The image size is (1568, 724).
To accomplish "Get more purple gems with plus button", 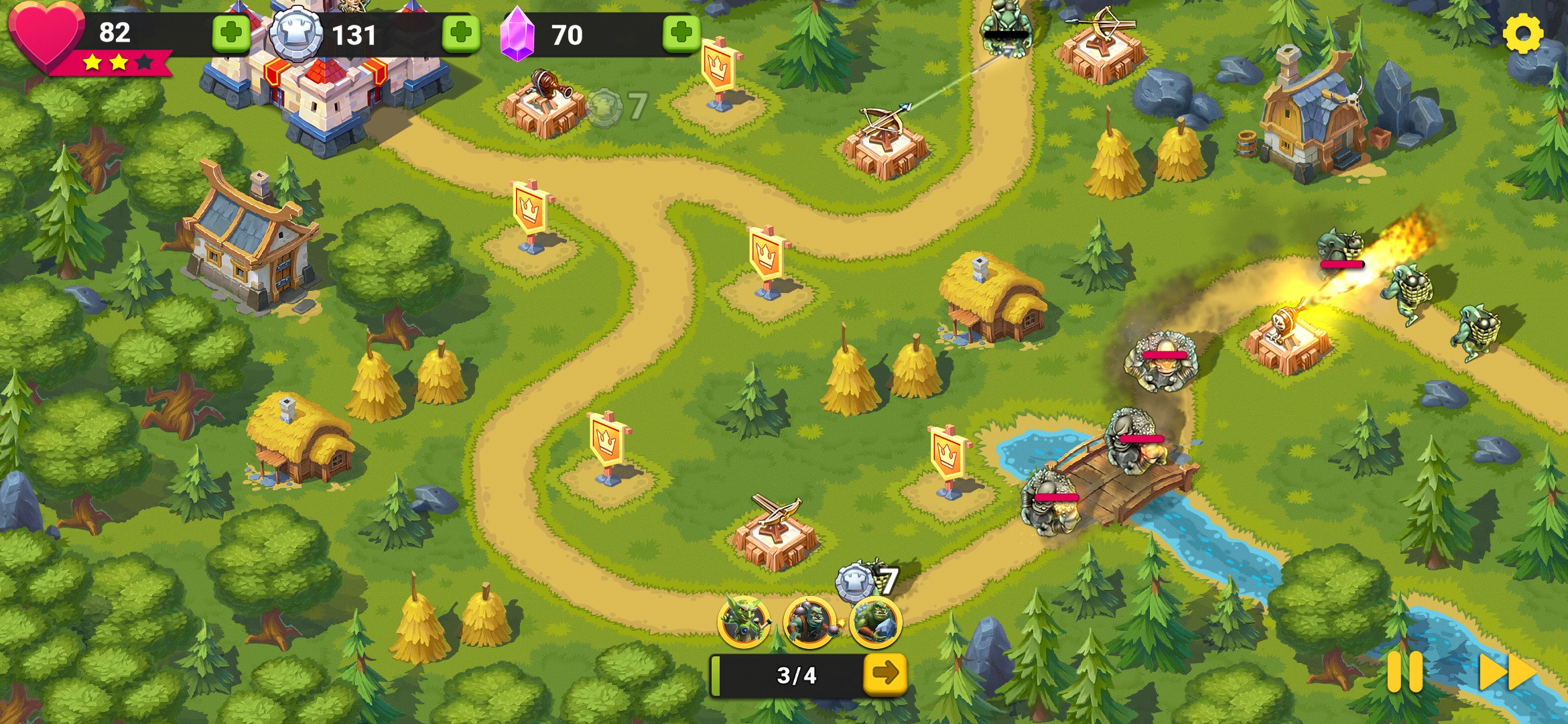I will [x=681, y=33].
